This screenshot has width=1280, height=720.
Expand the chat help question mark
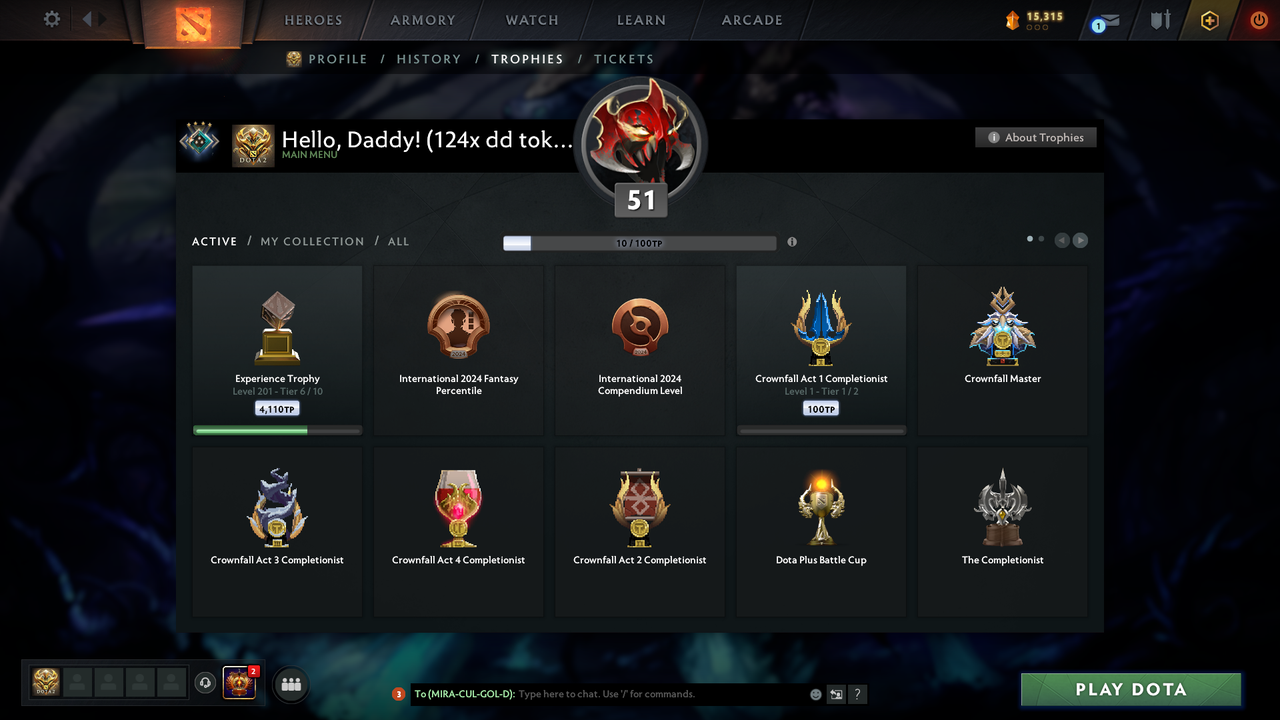(857, 694)
